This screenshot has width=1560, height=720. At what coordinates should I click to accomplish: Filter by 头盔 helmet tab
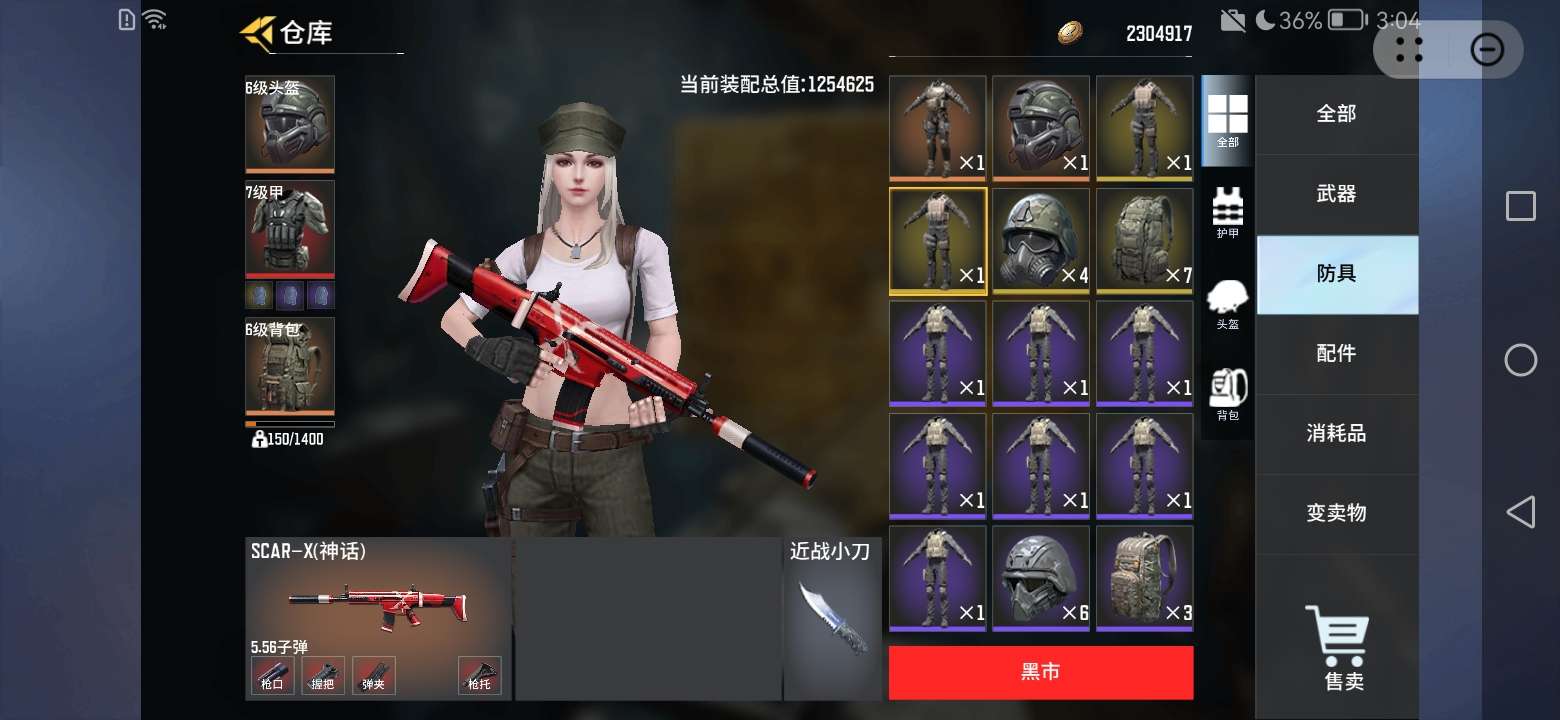tap(1227, 304)
